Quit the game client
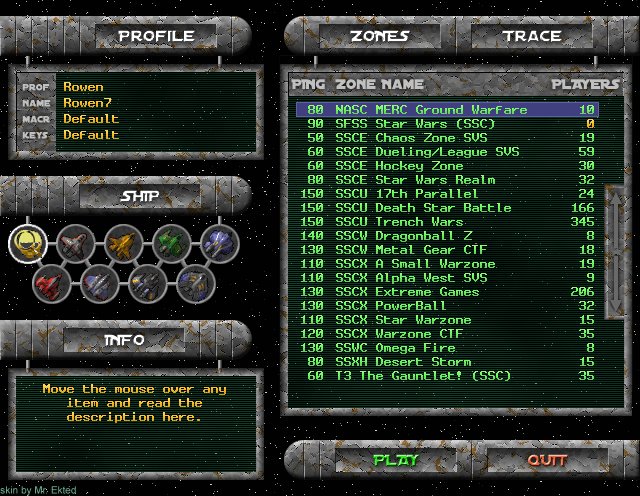 [x=547, y=460]
